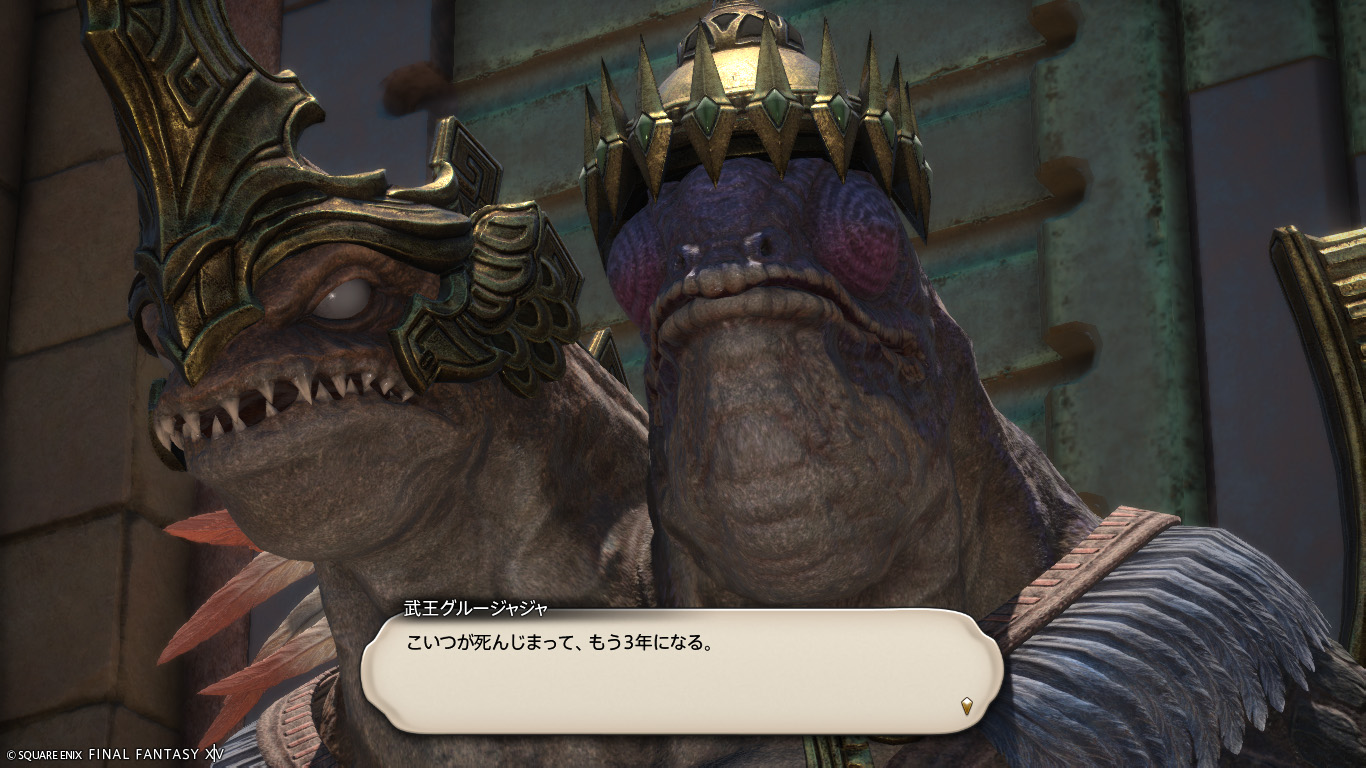Click the dialogue box to continue

click(x=680, y=670)
